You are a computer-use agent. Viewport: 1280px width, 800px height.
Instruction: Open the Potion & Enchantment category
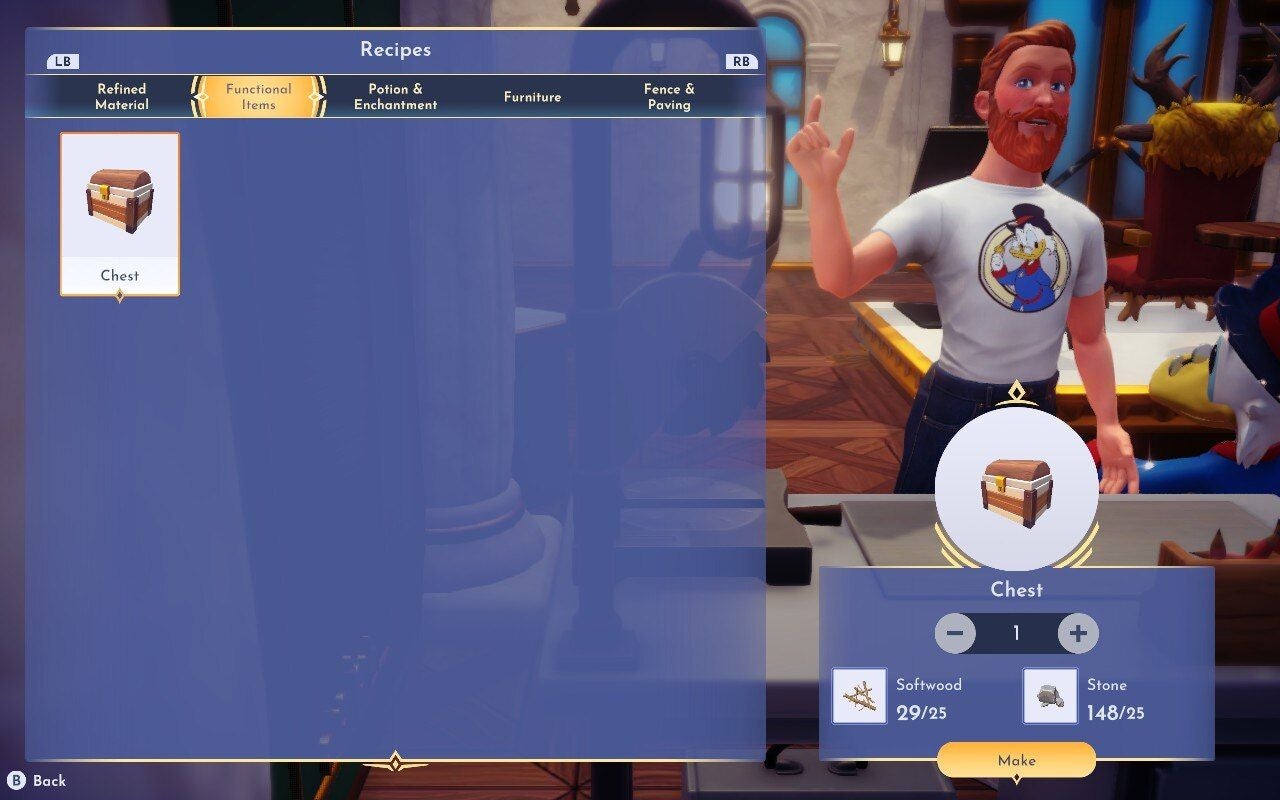pyautogui.click(x=394, y=96)
